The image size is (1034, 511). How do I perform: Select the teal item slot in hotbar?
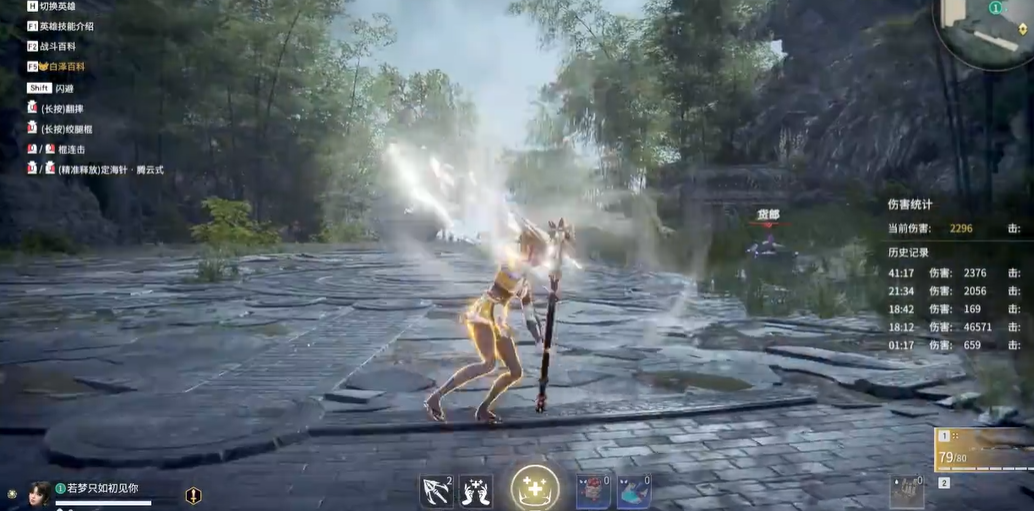[x=633, y=491]
